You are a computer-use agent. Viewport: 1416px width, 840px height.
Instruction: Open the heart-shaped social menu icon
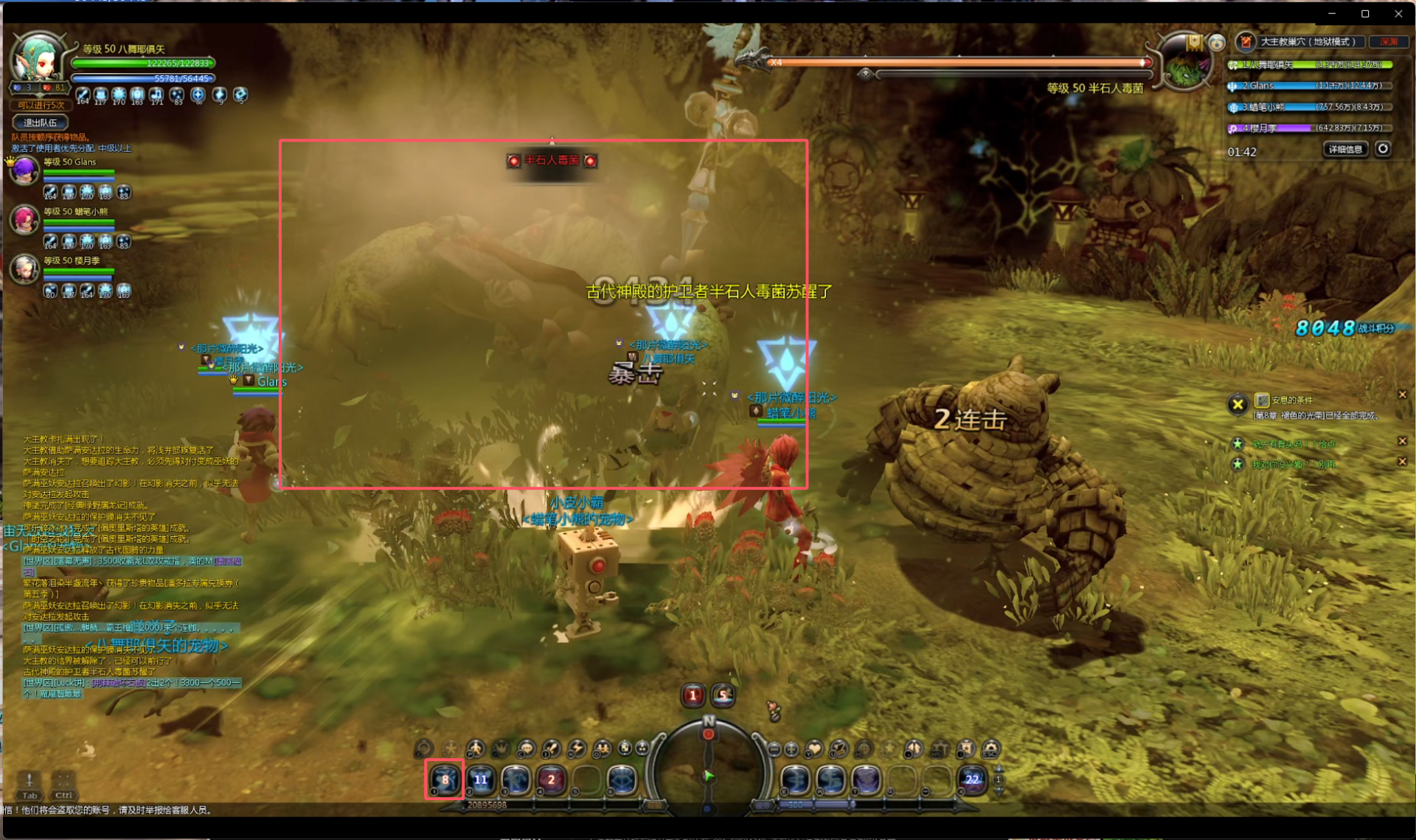[x=814, y=749]
